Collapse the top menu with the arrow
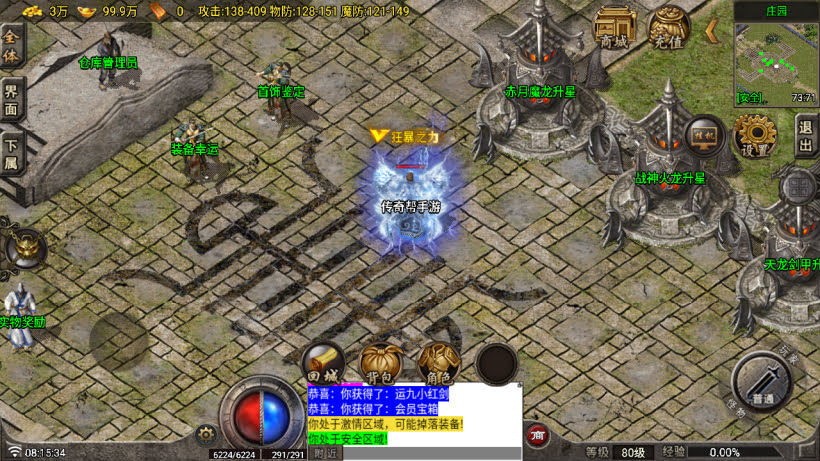 (712, 31)
